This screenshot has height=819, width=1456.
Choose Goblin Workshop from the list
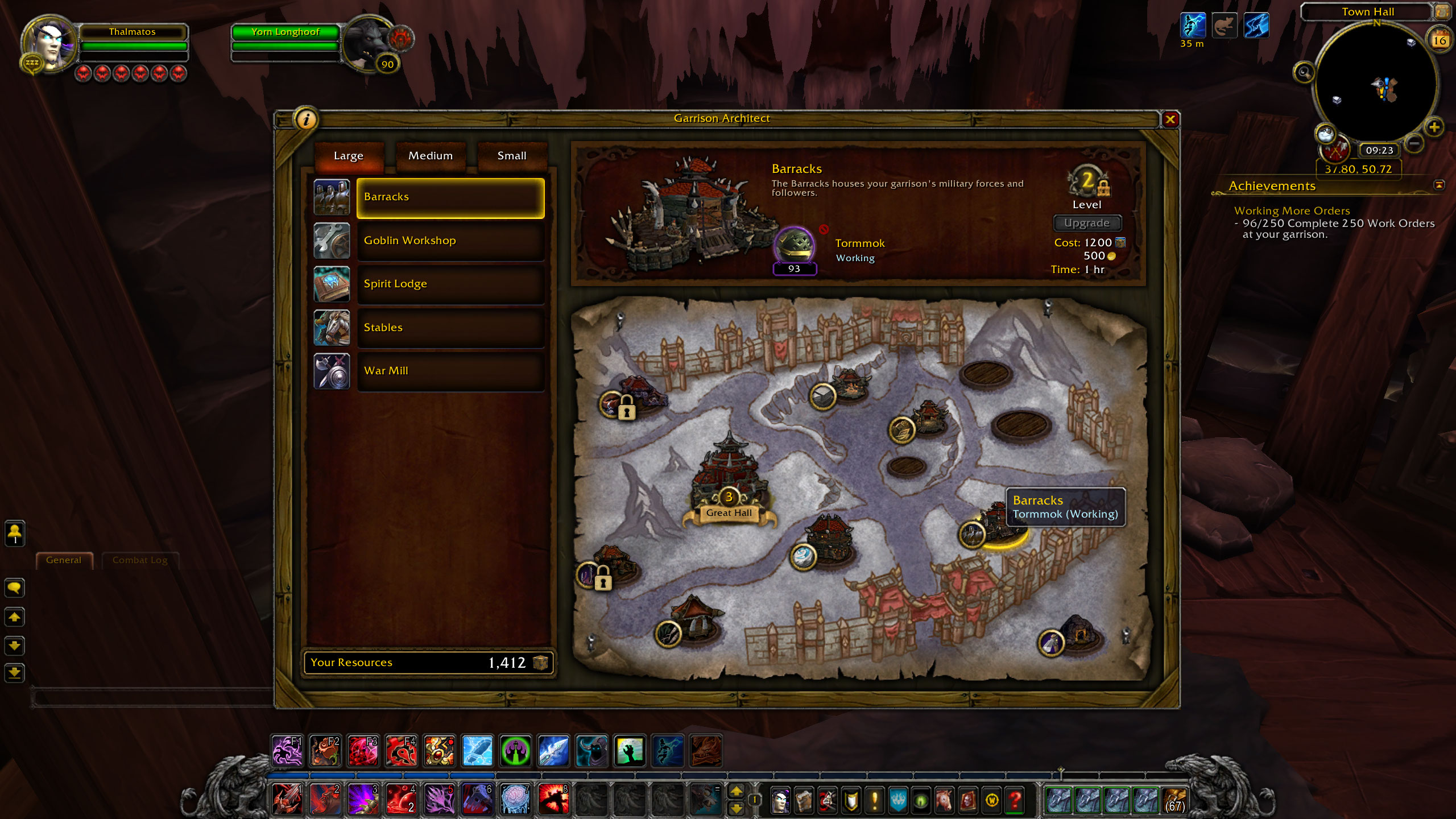click(450, 241)
